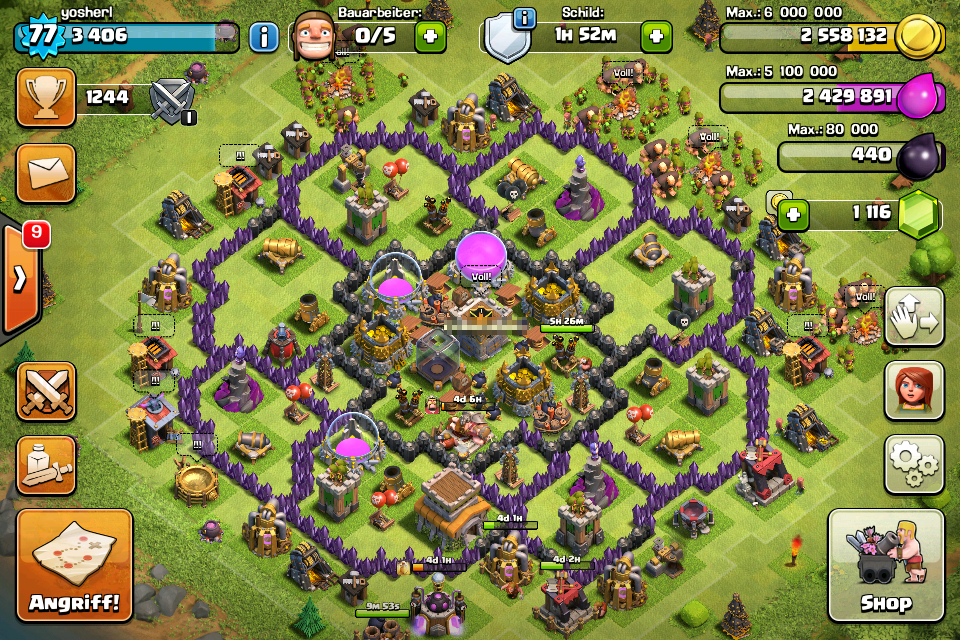Screen dimensions: 960x640
Task: Tap the Angriff! attack button
Action: (x=74, y=566)
